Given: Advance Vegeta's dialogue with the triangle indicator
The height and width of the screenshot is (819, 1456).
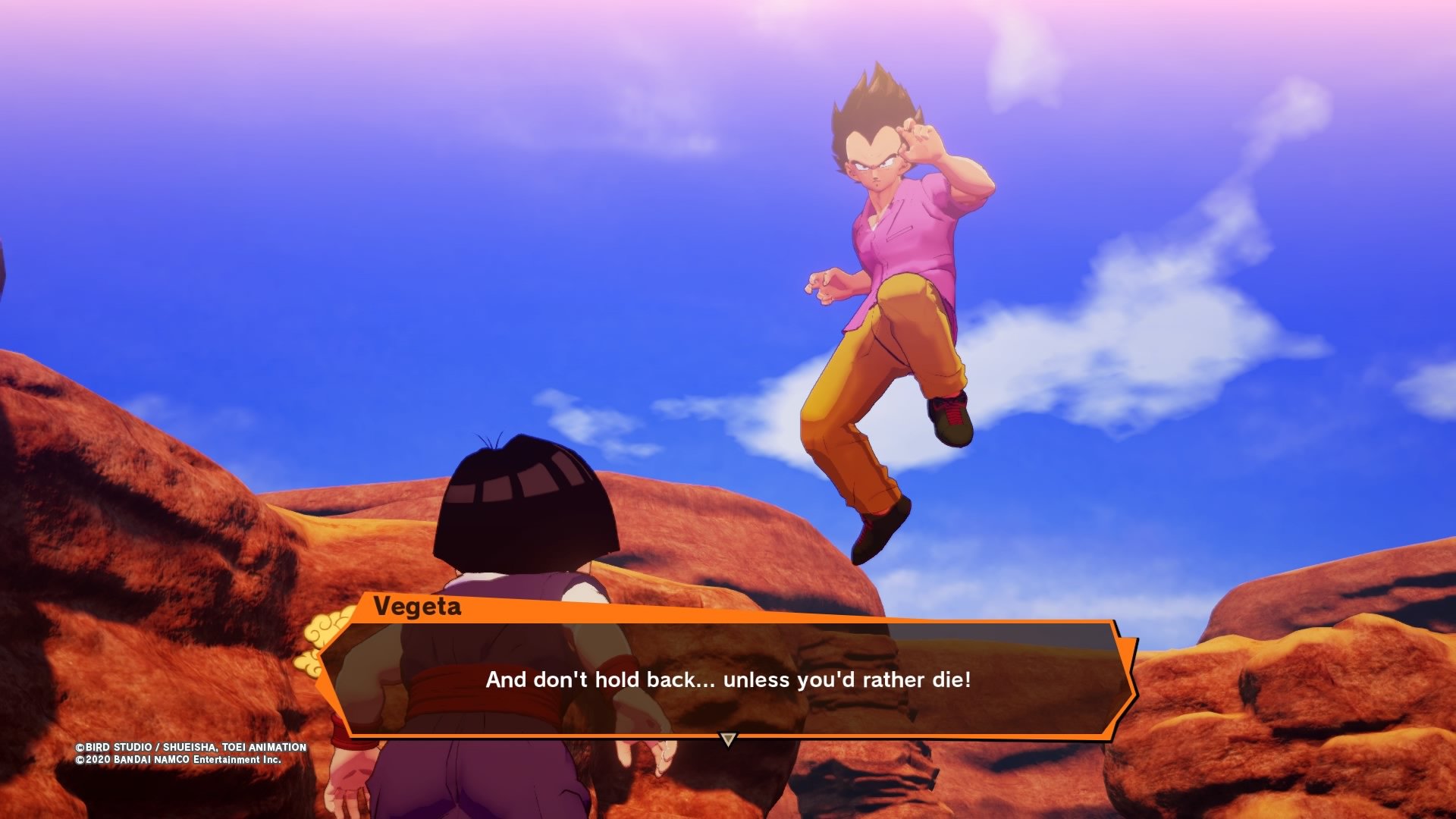Looking at the screenshot, I should [x=728, y=739].
